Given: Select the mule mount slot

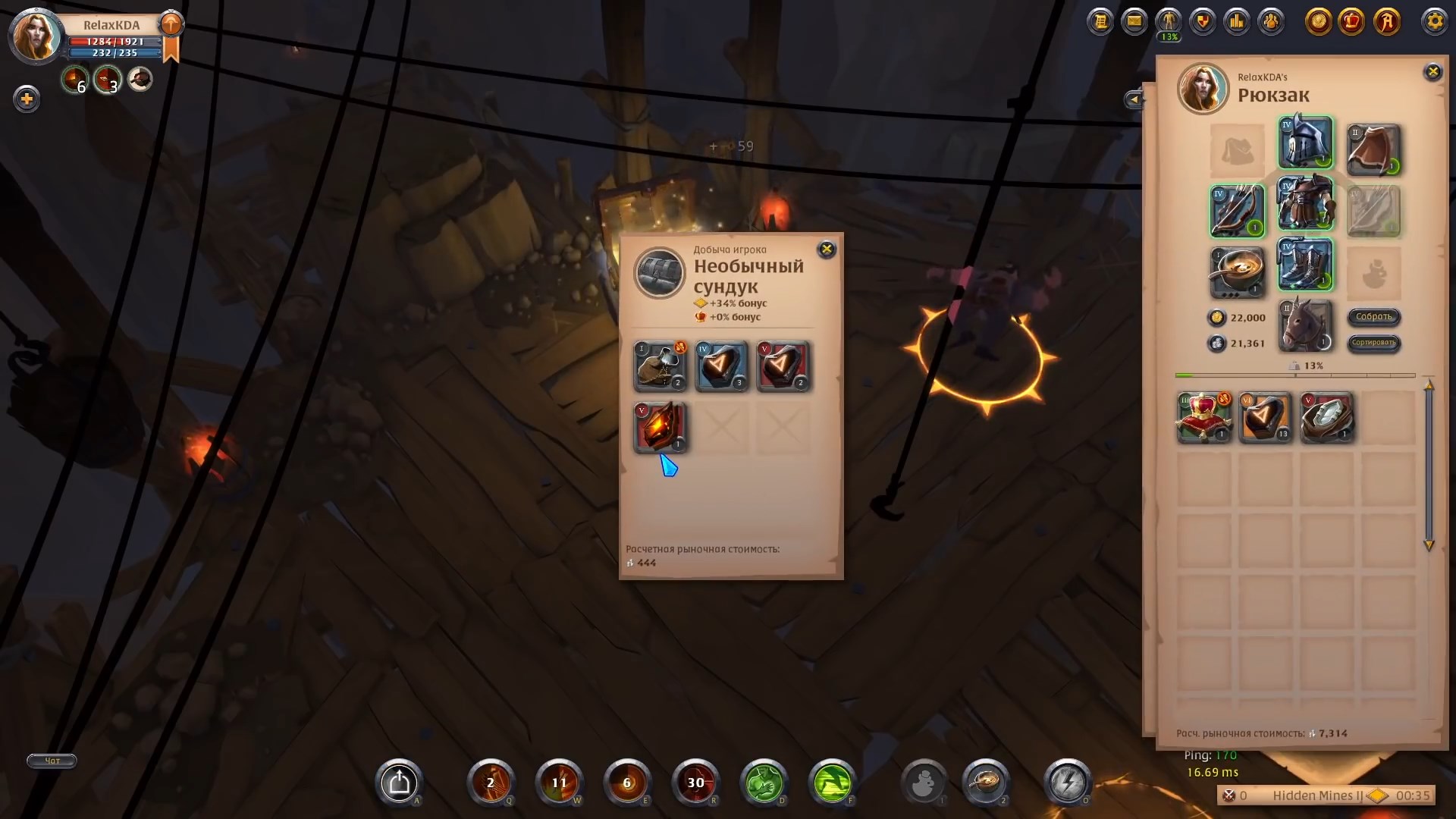Looking at the screenshot, I should coord(1305,326).
